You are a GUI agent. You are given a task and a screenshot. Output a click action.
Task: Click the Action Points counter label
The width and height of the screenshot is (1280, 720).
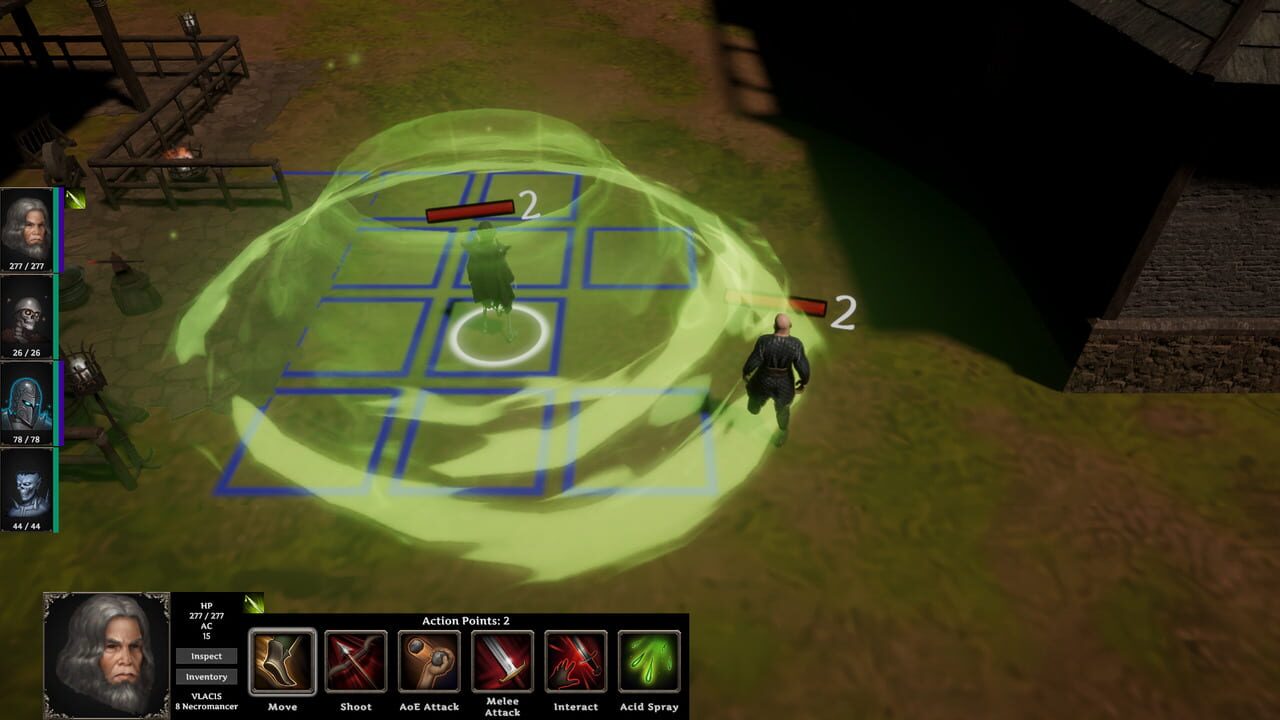coord(464,618)
